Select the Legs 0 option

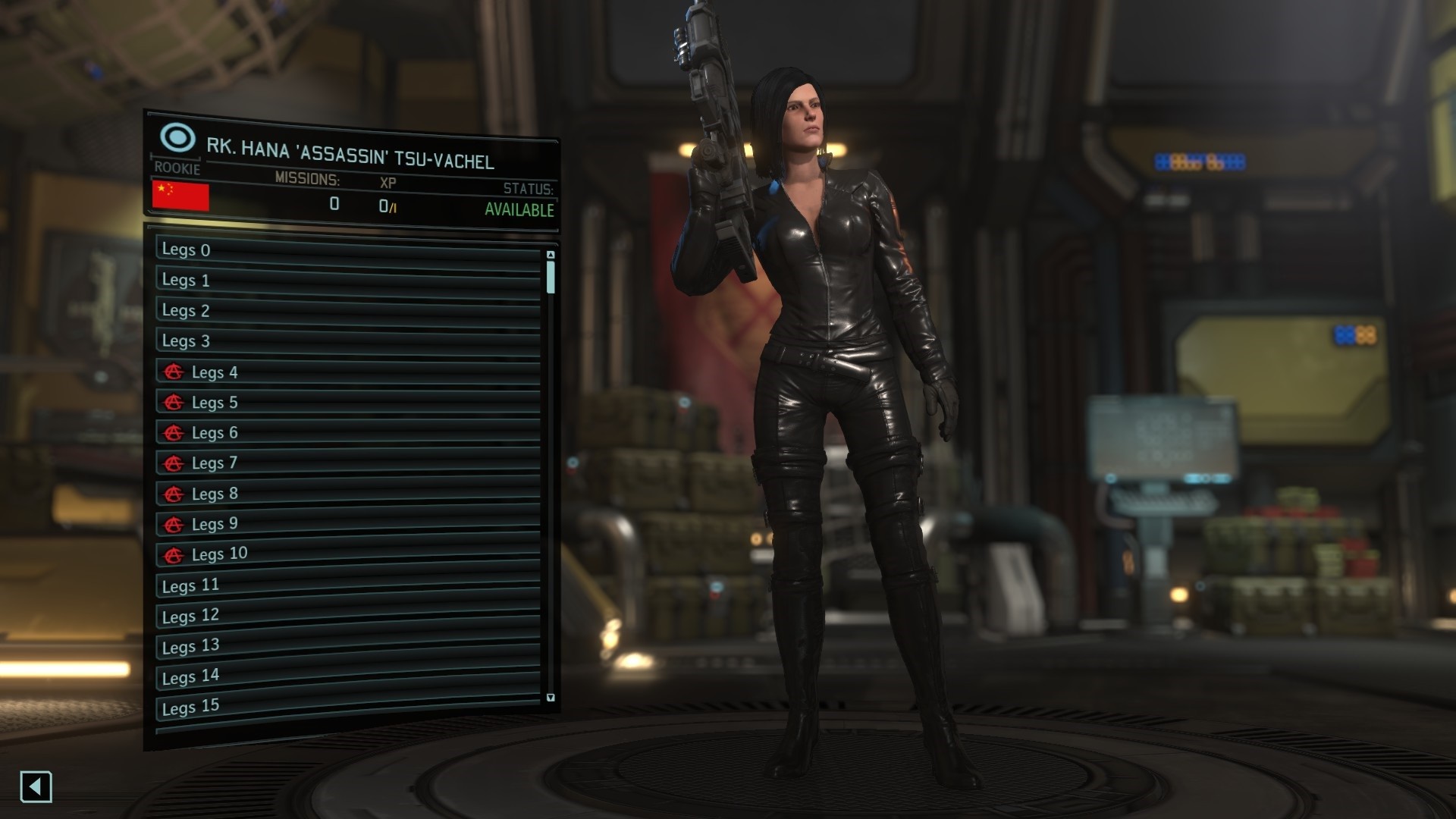(347, 250)
